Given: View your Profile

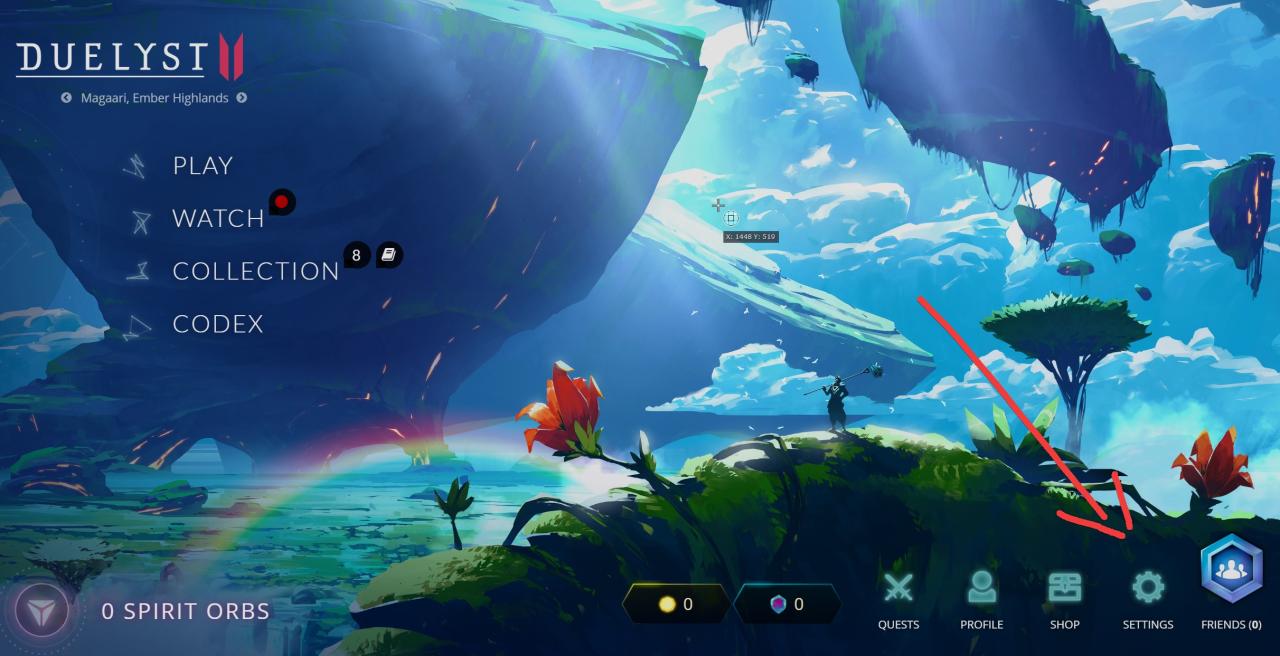Looking at the screenshot, I should (981, 598).
